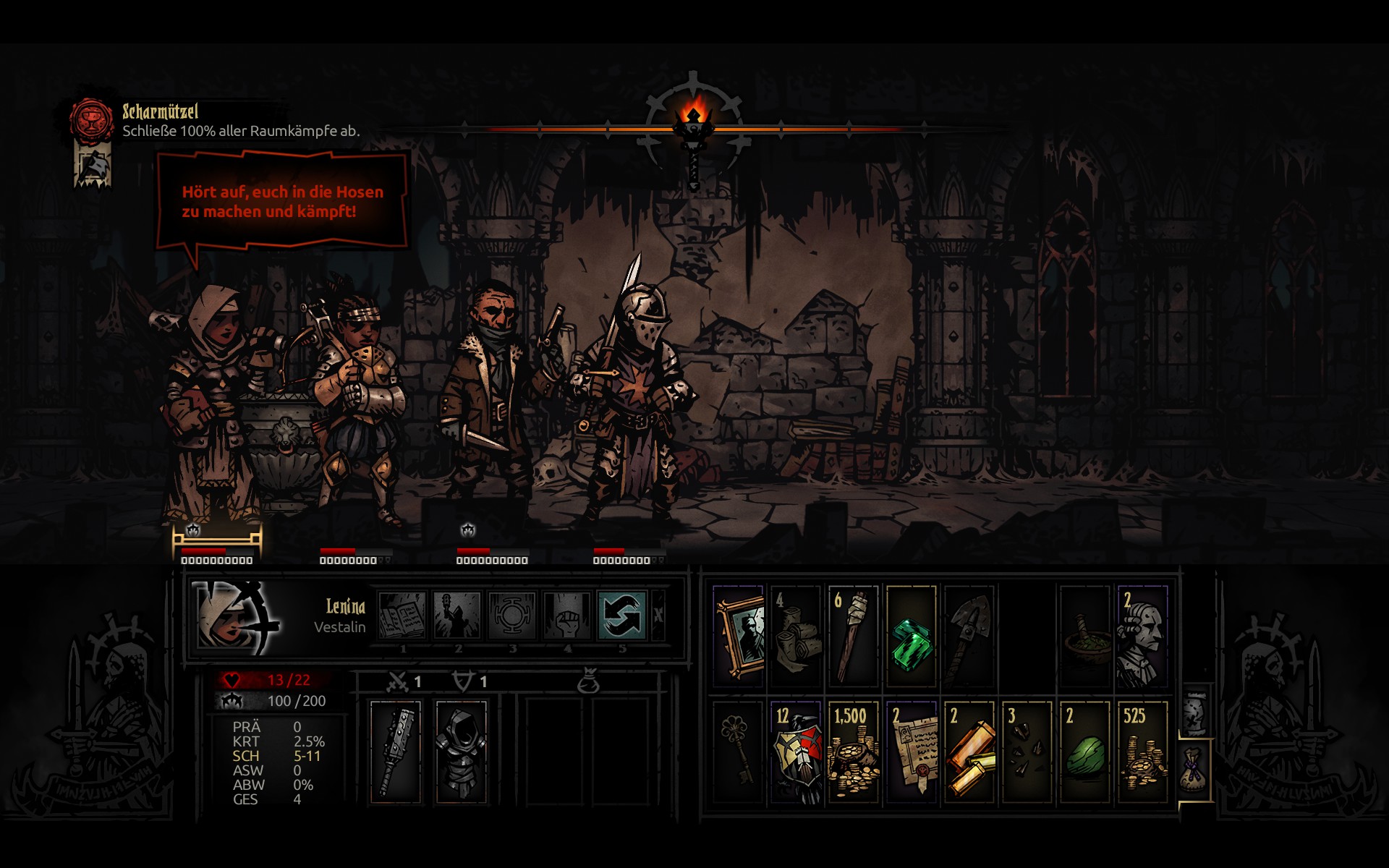
Task: Use the shovel from the inventory
Action: click(969, 637)
